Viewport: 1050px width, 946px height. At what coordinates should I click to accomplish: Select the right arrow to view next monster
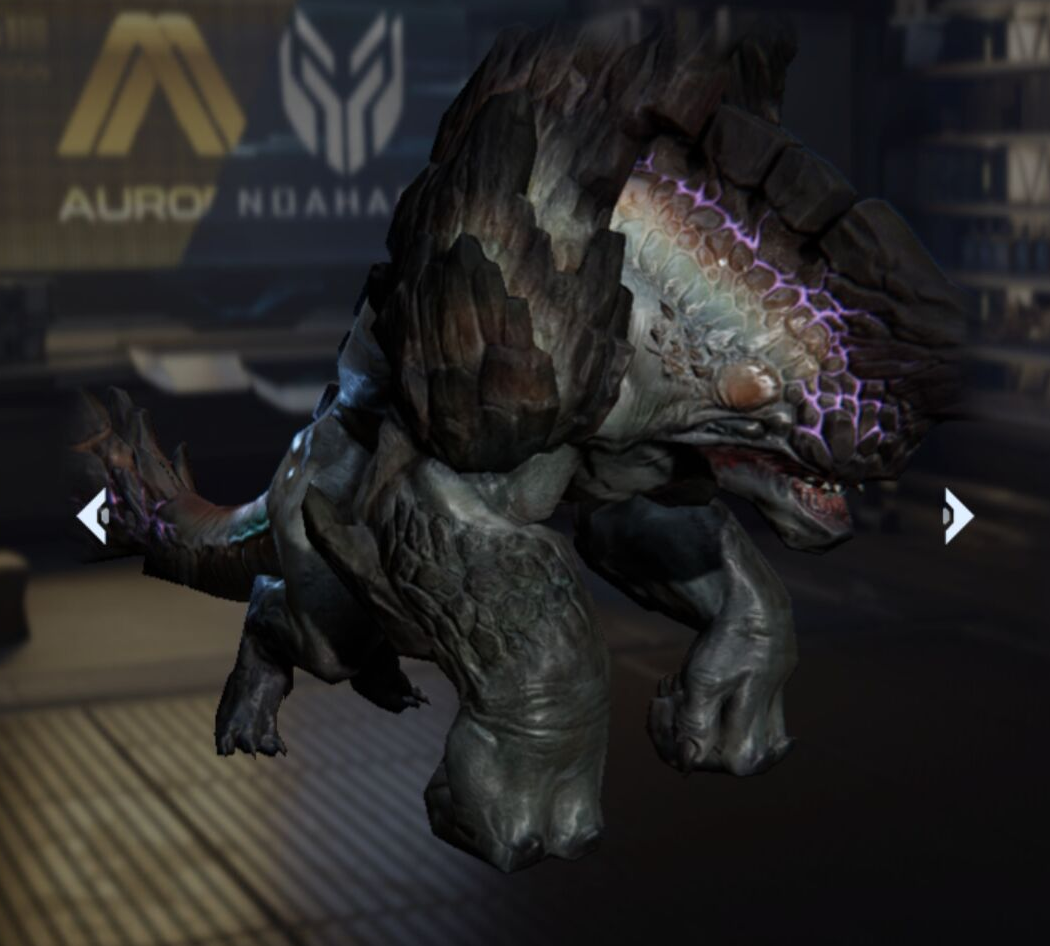pos(957,516)
